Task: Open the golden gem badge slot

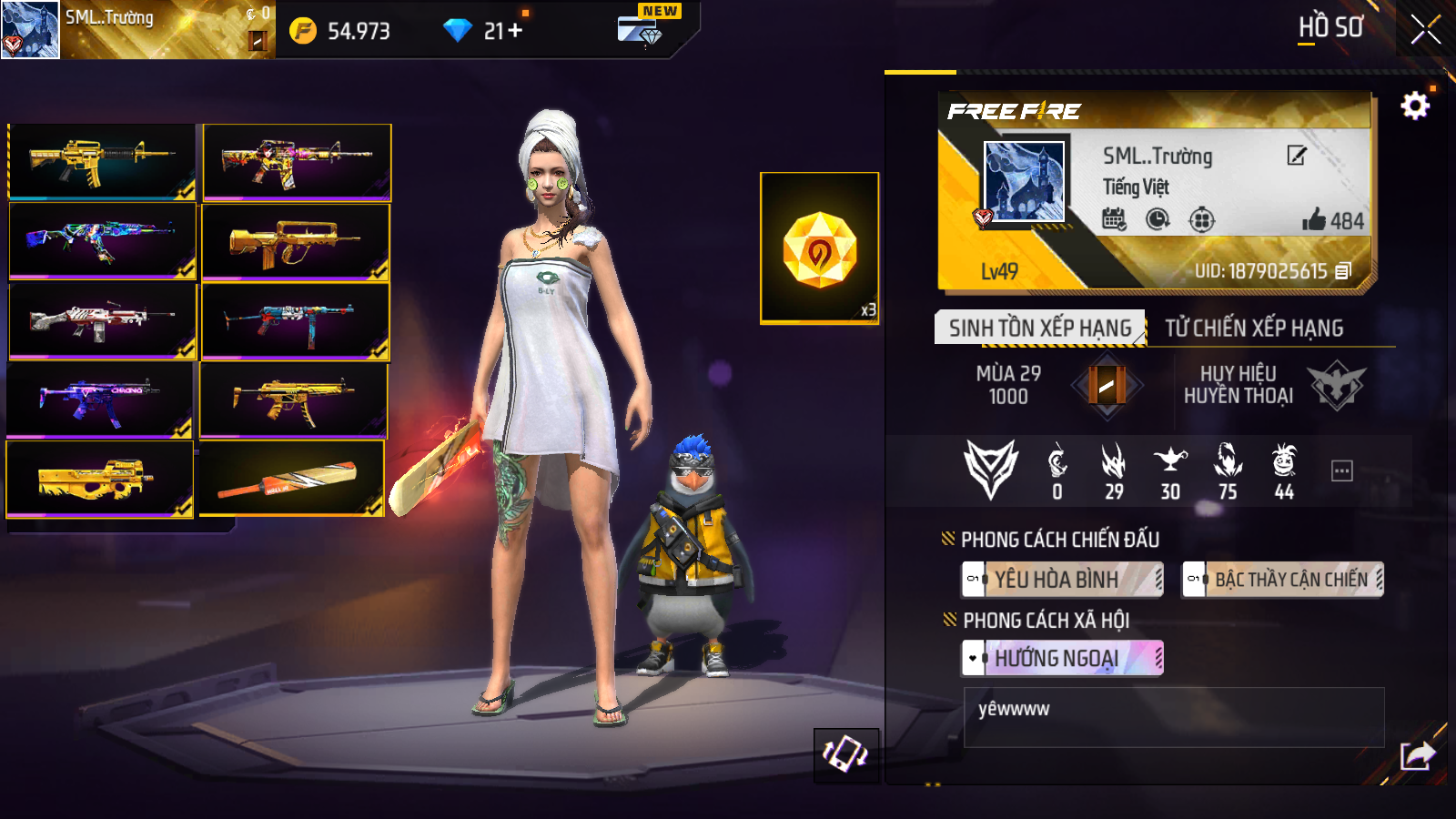Action: tap(819, 248)
